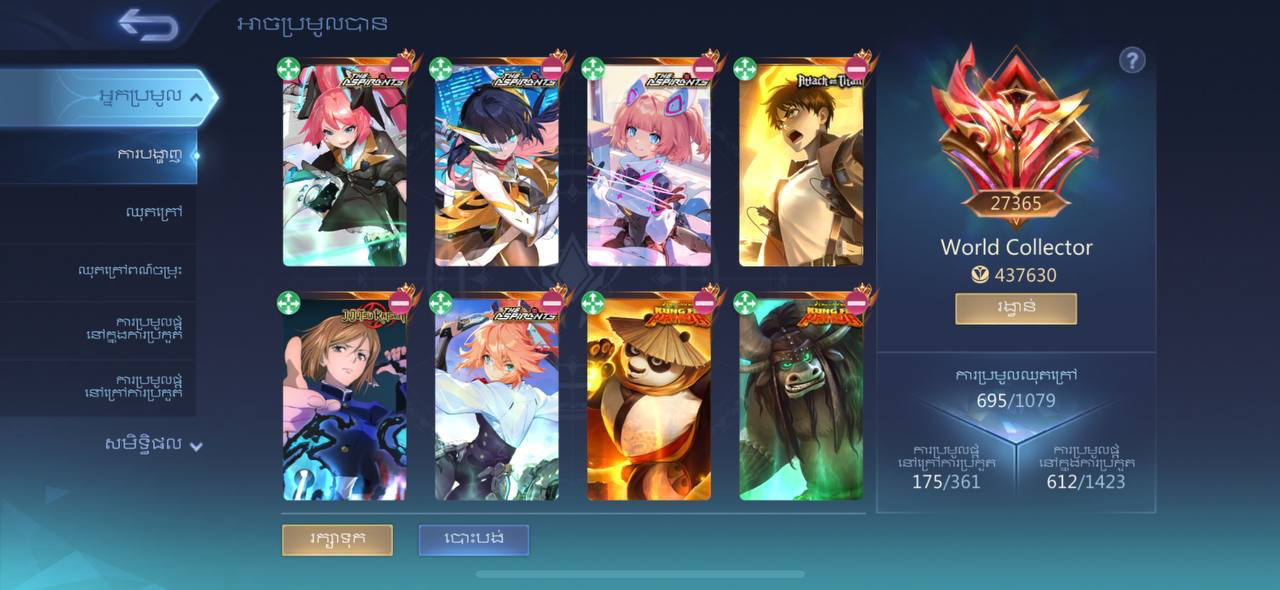Go back using the return arrow
Viewport: 1280px width, 590px height.
coord(147,24)
